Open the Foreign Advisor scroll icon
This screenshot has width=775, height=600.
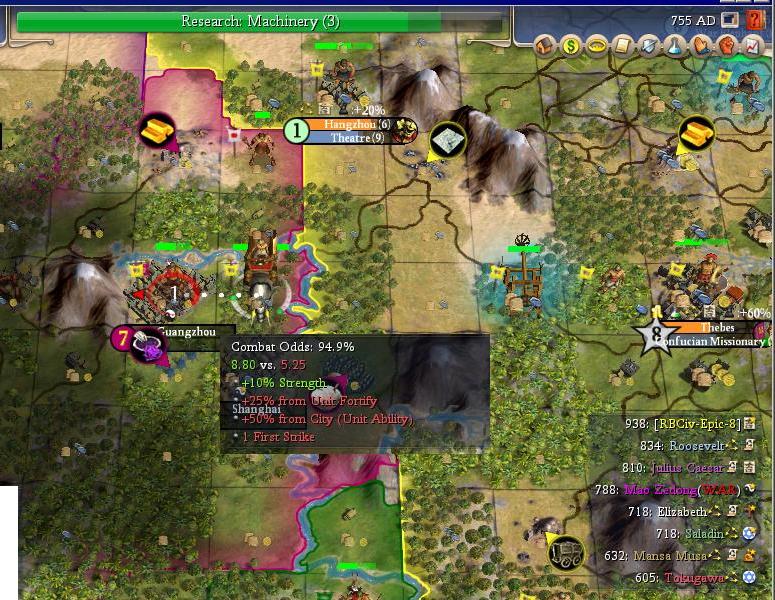point(623,45)
